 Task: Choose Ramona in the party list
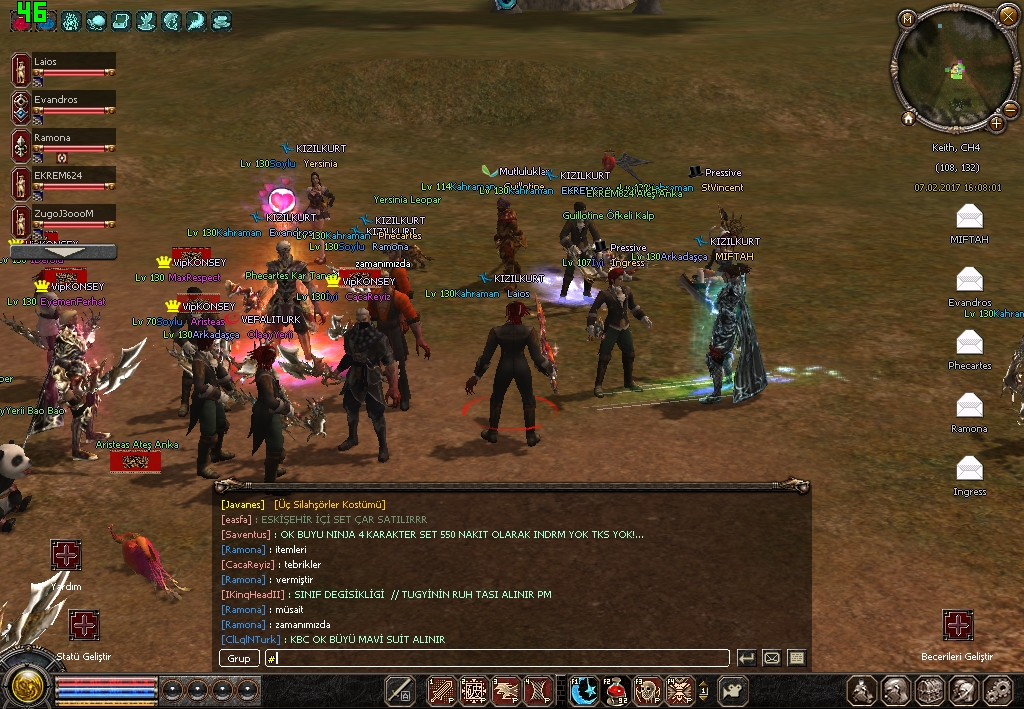pos(70,138)
